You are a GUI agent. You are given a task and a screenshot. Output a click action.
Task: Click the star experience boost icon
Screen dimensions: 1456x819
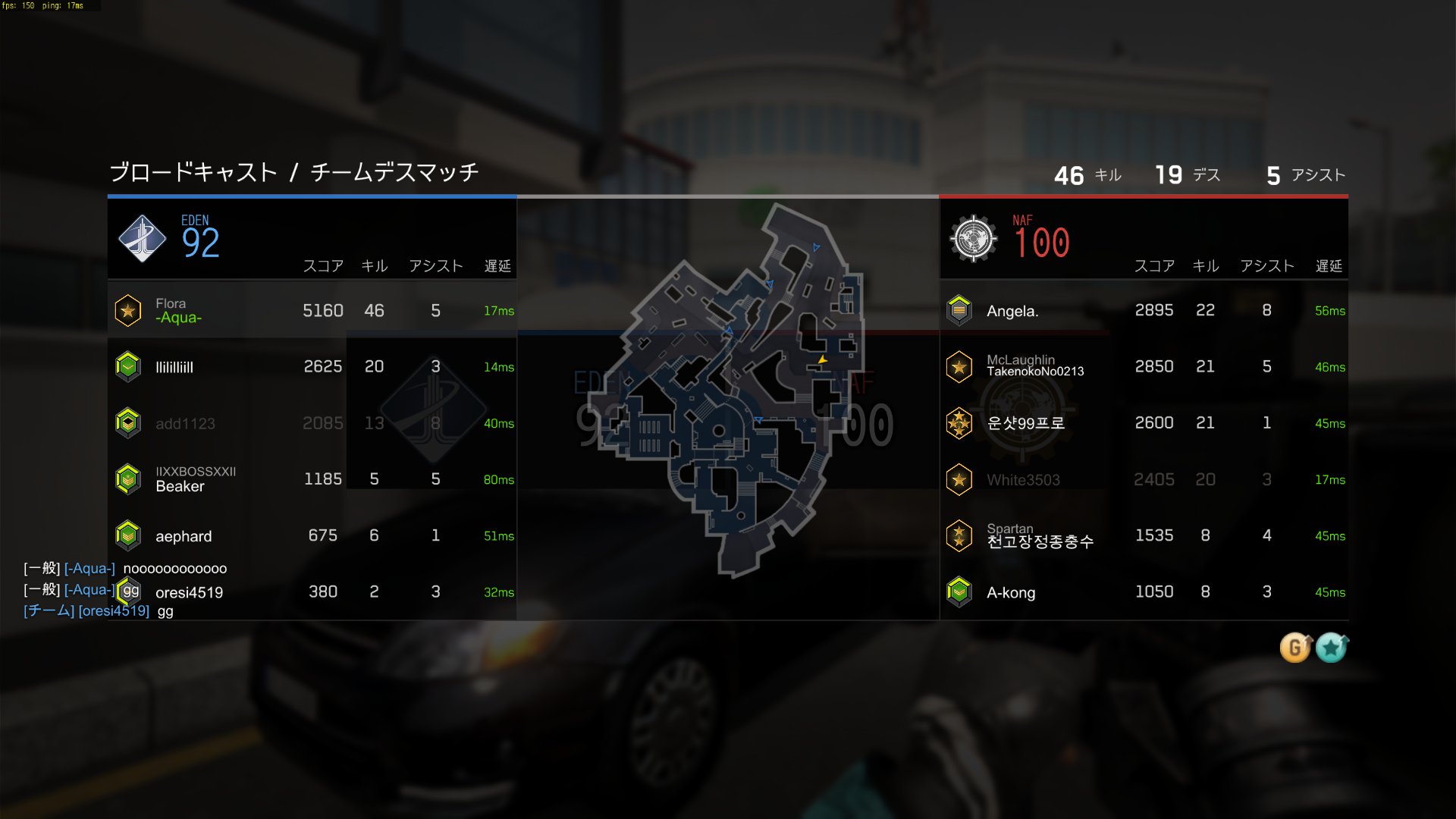coord(1331,648)
